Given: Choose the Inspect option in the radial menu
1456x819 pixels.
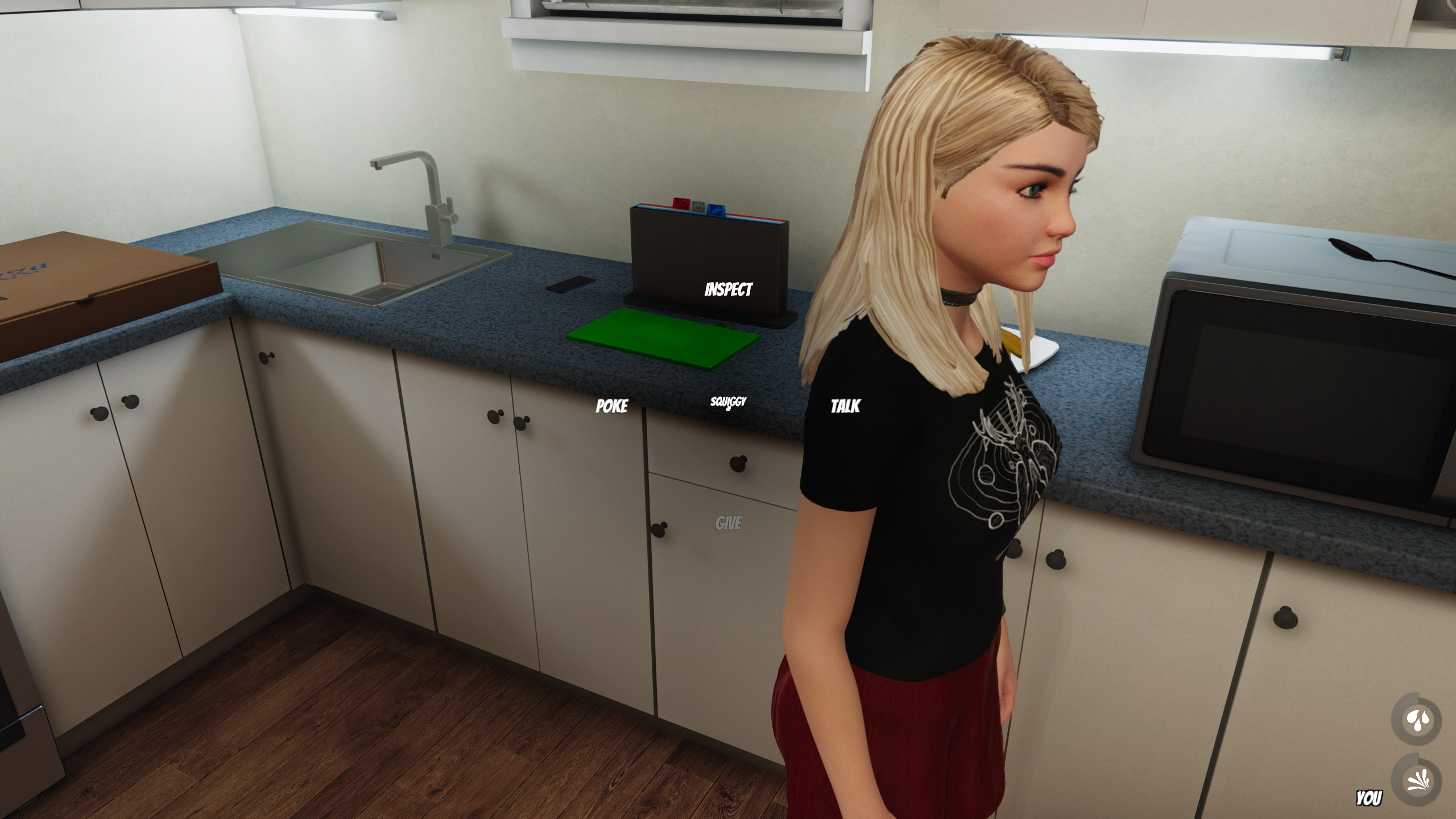Looking at the screenshot, I should pos(728,289).
